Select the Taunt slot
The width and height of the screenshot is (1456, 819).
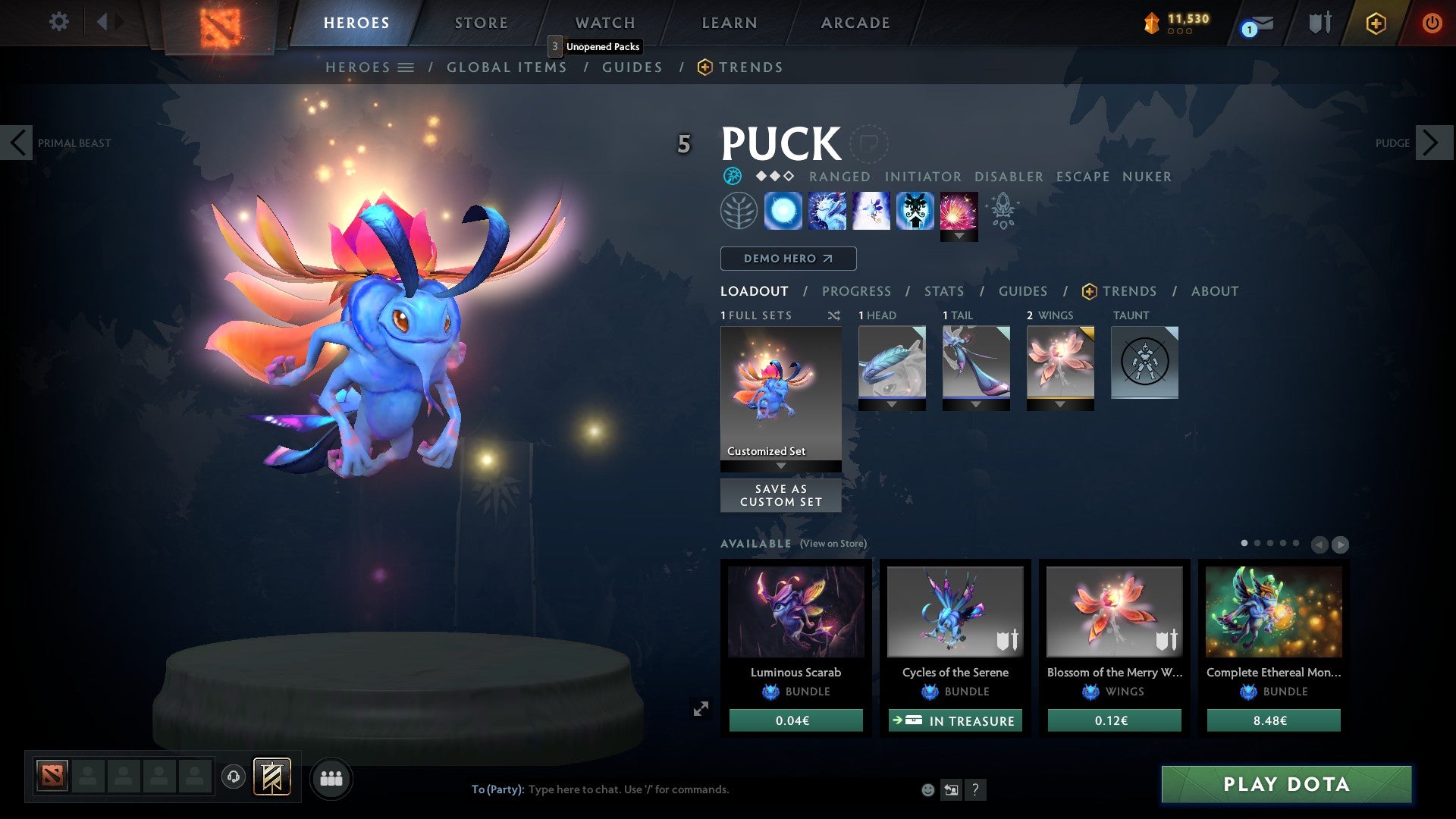(1144, 362)
